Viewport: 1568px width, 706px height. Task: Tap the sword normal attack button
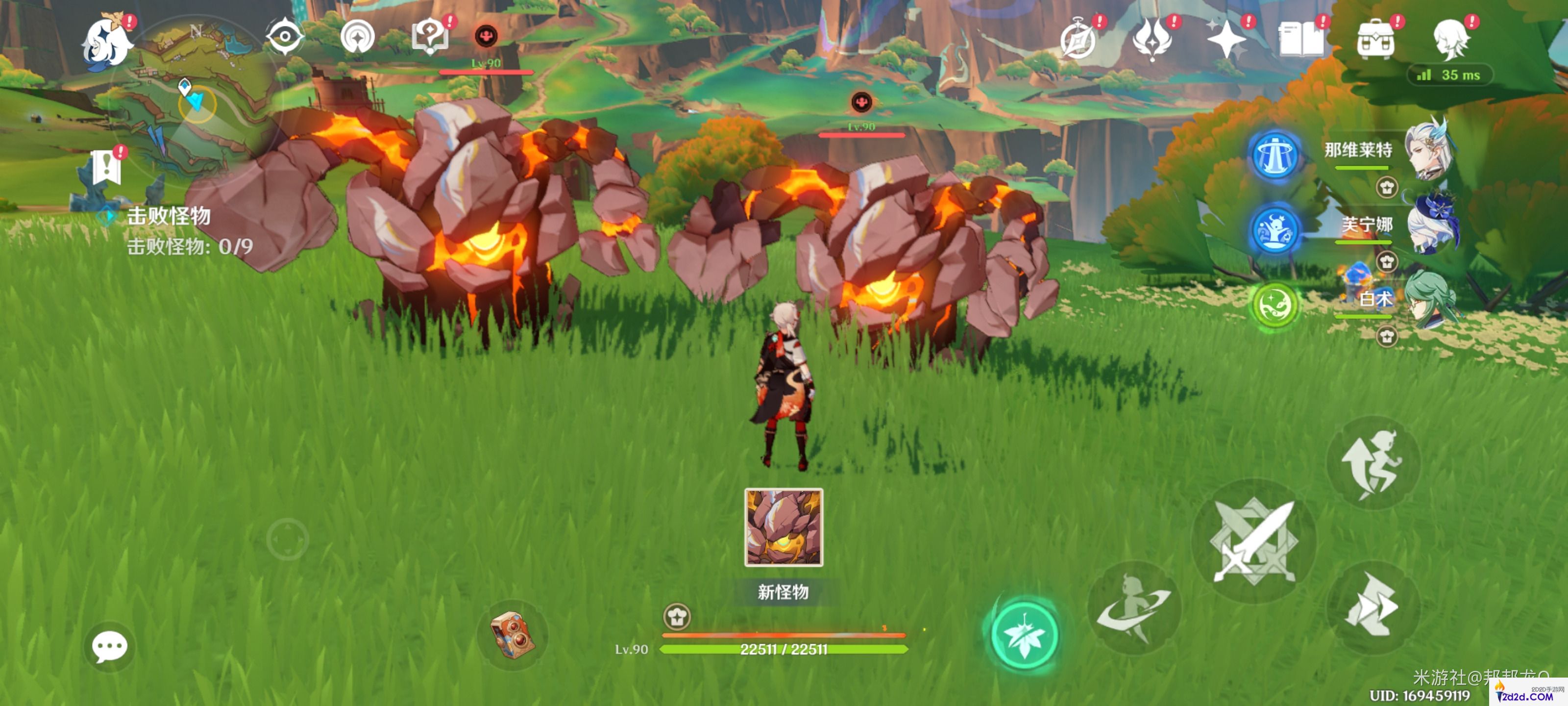(x=1254, y=541)
